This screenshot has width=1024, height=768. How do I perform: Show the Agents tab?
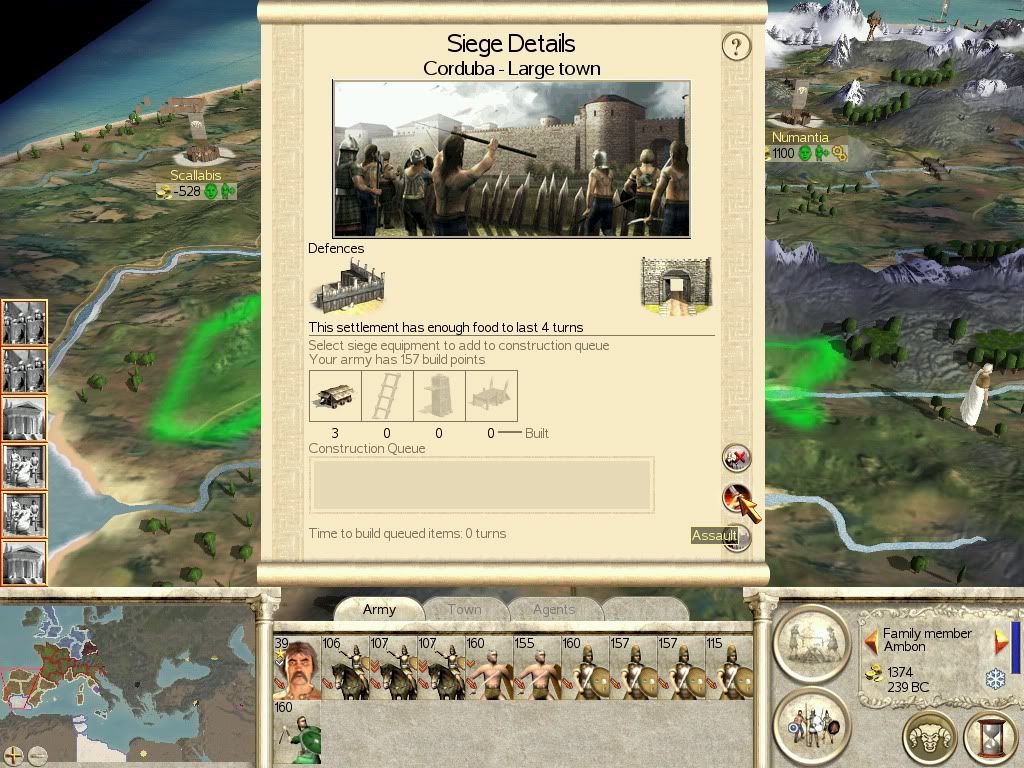[553, 609]
